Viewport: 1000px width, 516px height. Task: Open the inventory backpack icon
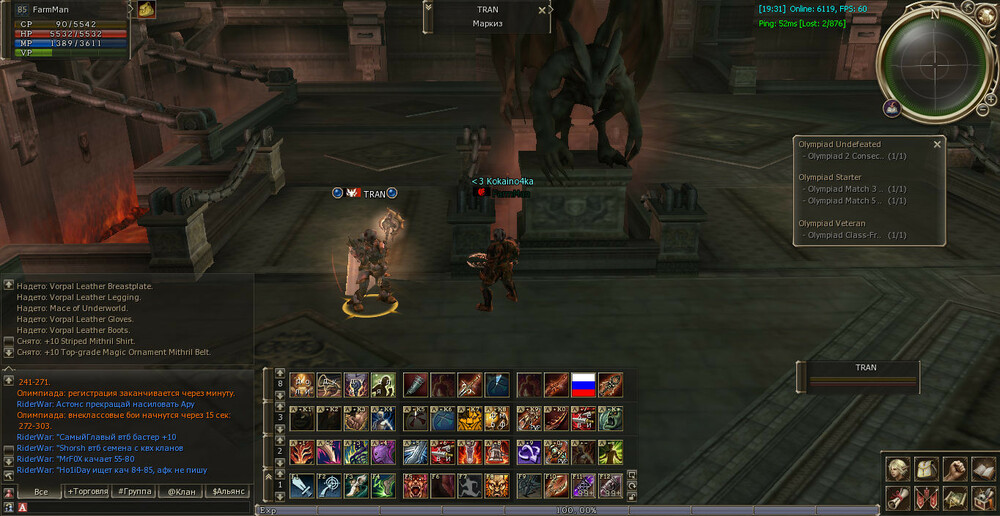click(927, 468)
